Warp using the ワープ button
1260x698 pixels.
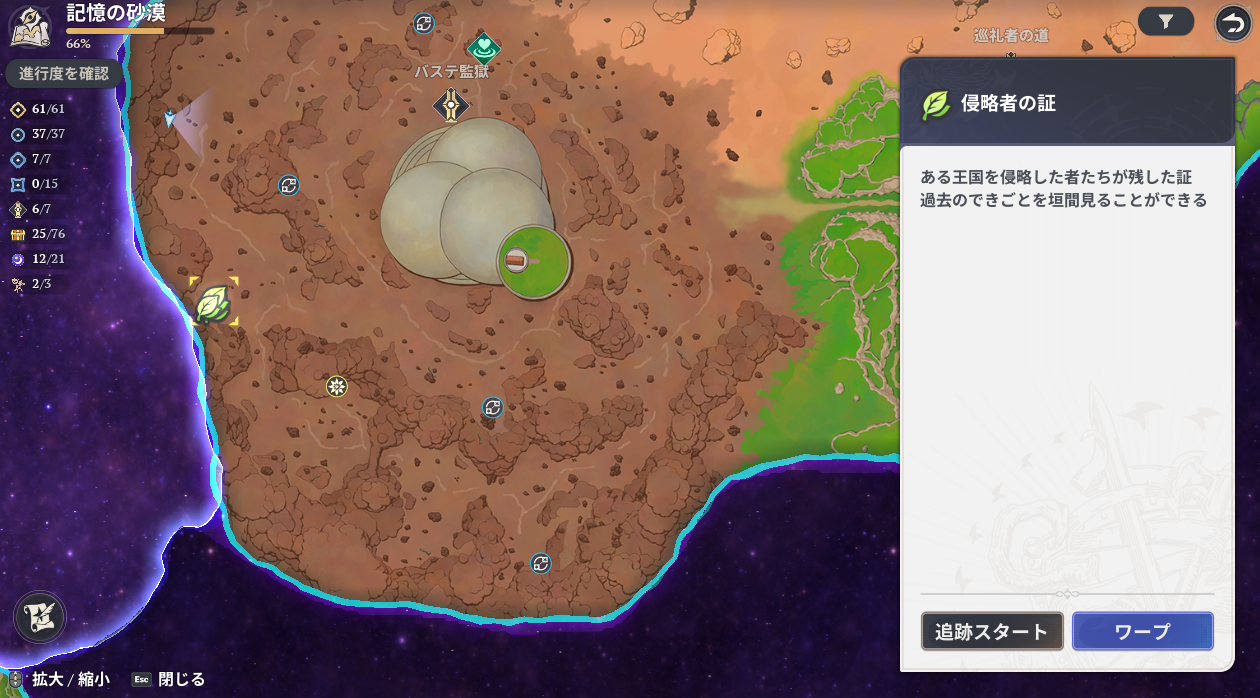pos(1142,631)
